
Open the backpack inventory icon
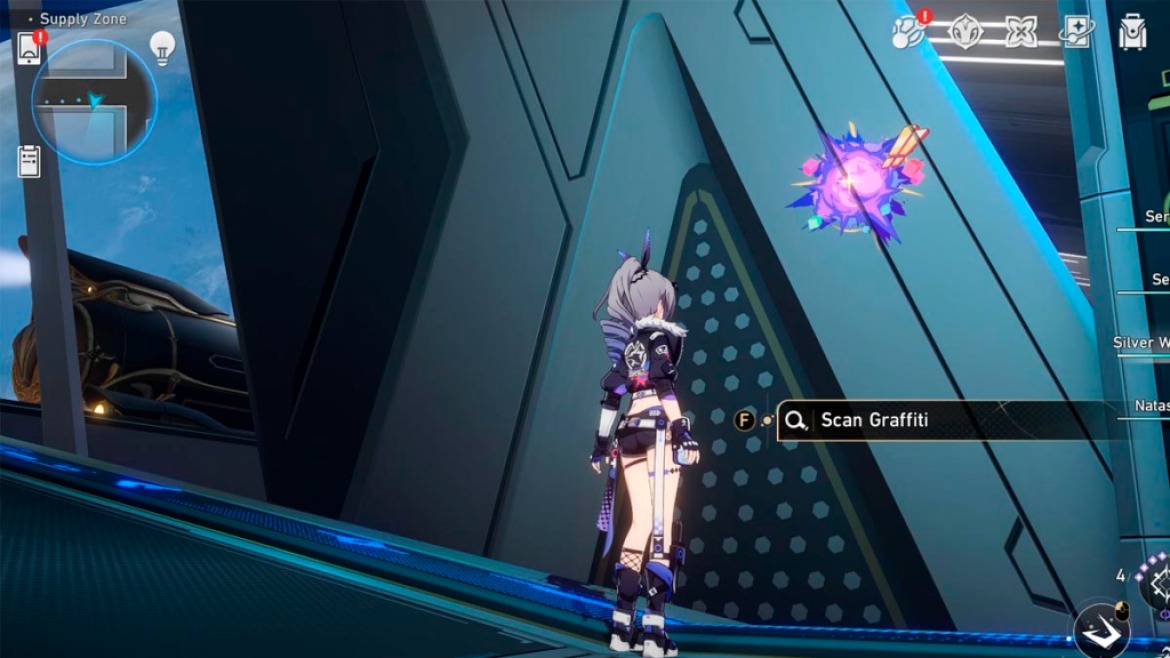1133,33
